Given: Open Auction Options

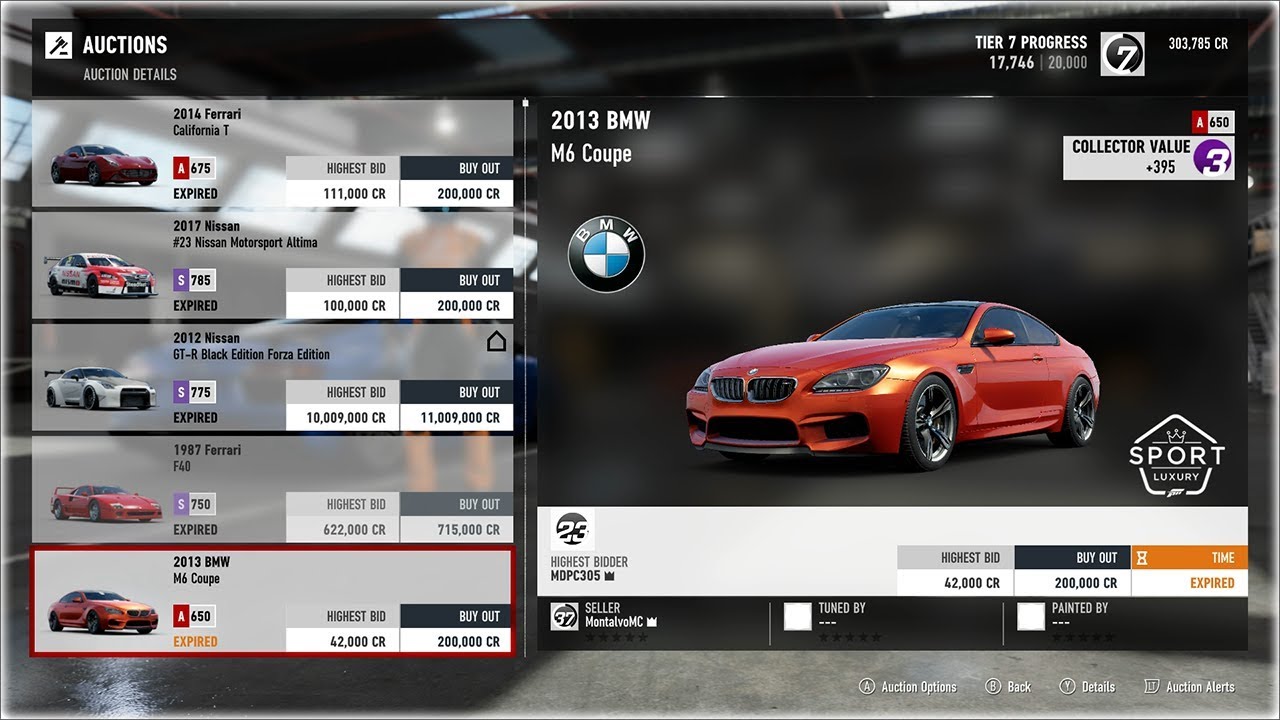Looking at the screenshot, I should pyautogui.click(x=908, y=687).
